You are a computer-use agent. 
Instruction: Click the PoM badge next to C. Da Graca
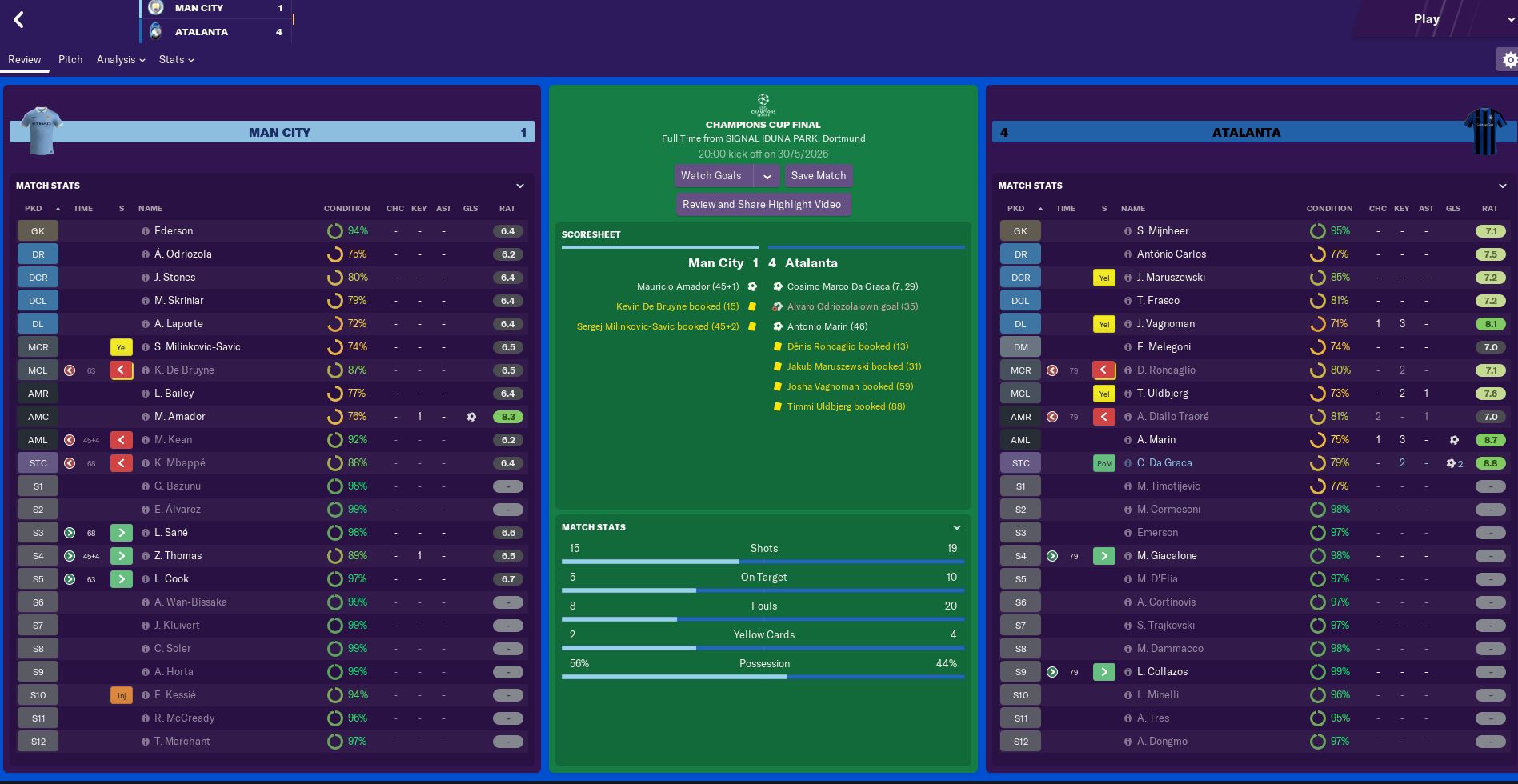1103,462
